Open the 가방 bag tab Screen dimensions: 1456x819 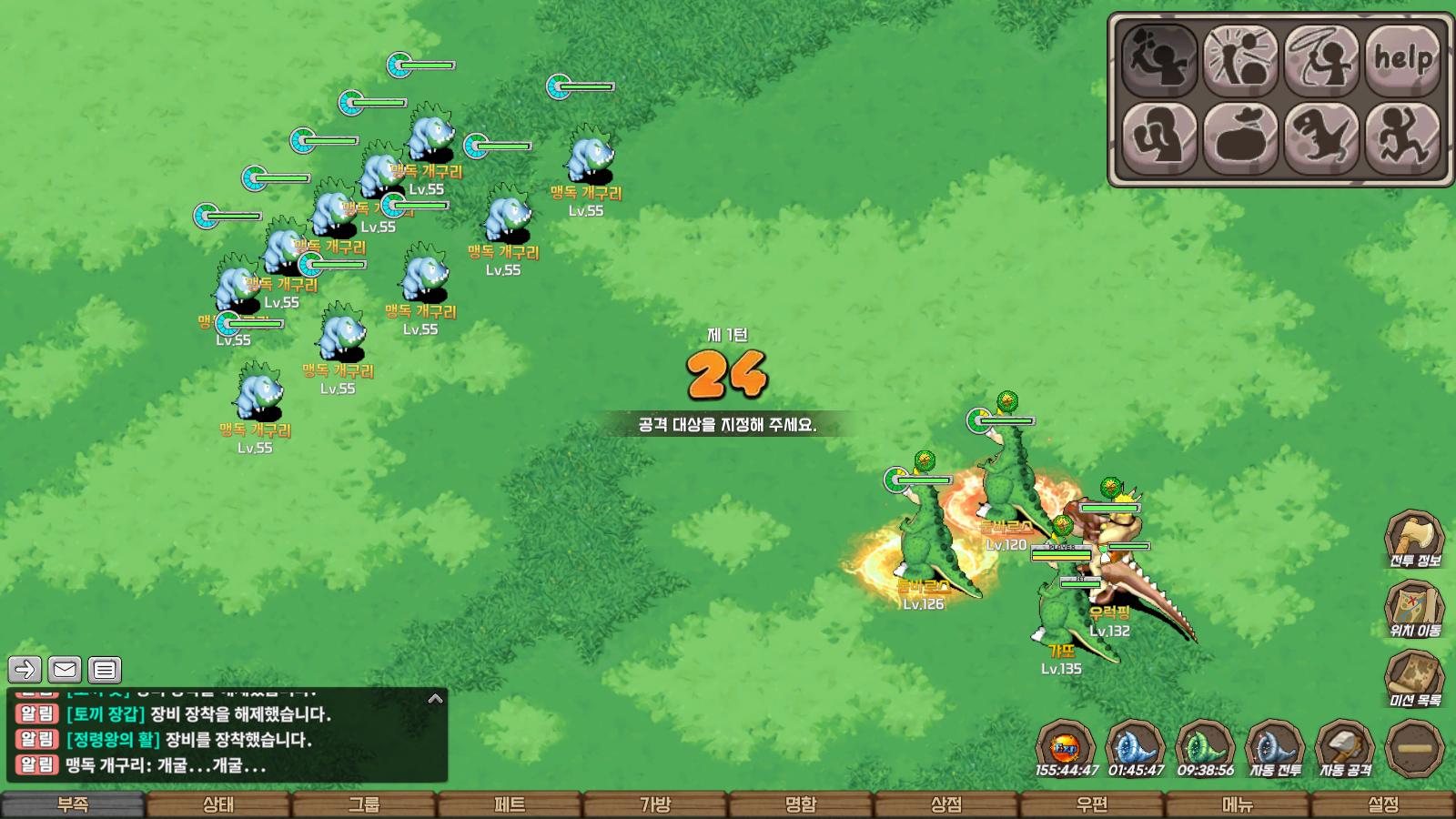pyautogui.click(x=655, y=805)
